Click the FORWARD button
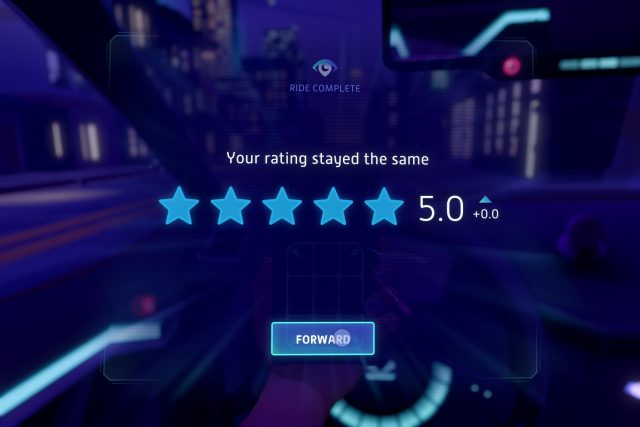The width and height of the screenshot is (640, 427). 322,339
